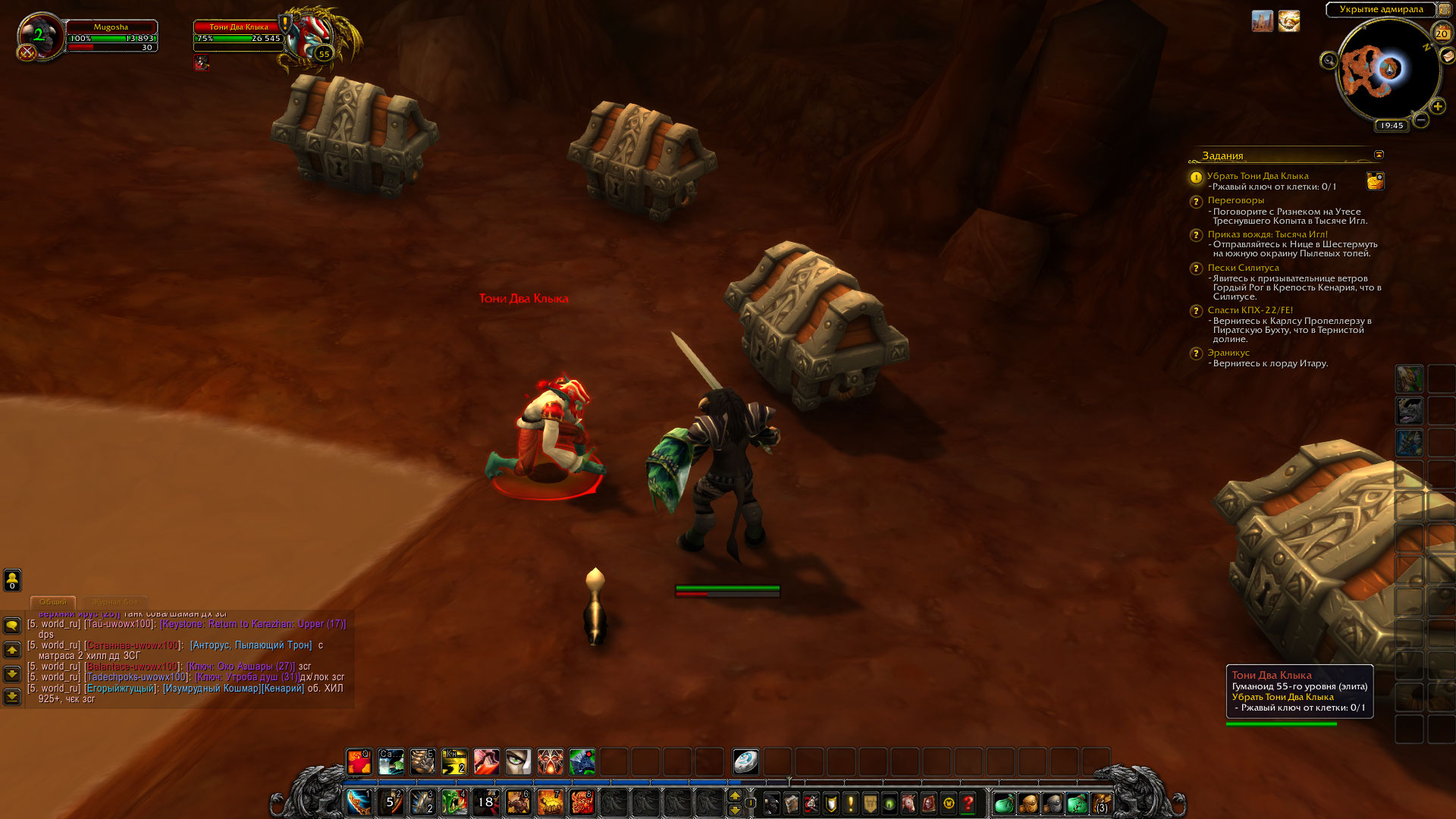Click the Keystone: Return to Karazhan chat link
Screen dimensions: 1456x819
(x=253, y=624)
